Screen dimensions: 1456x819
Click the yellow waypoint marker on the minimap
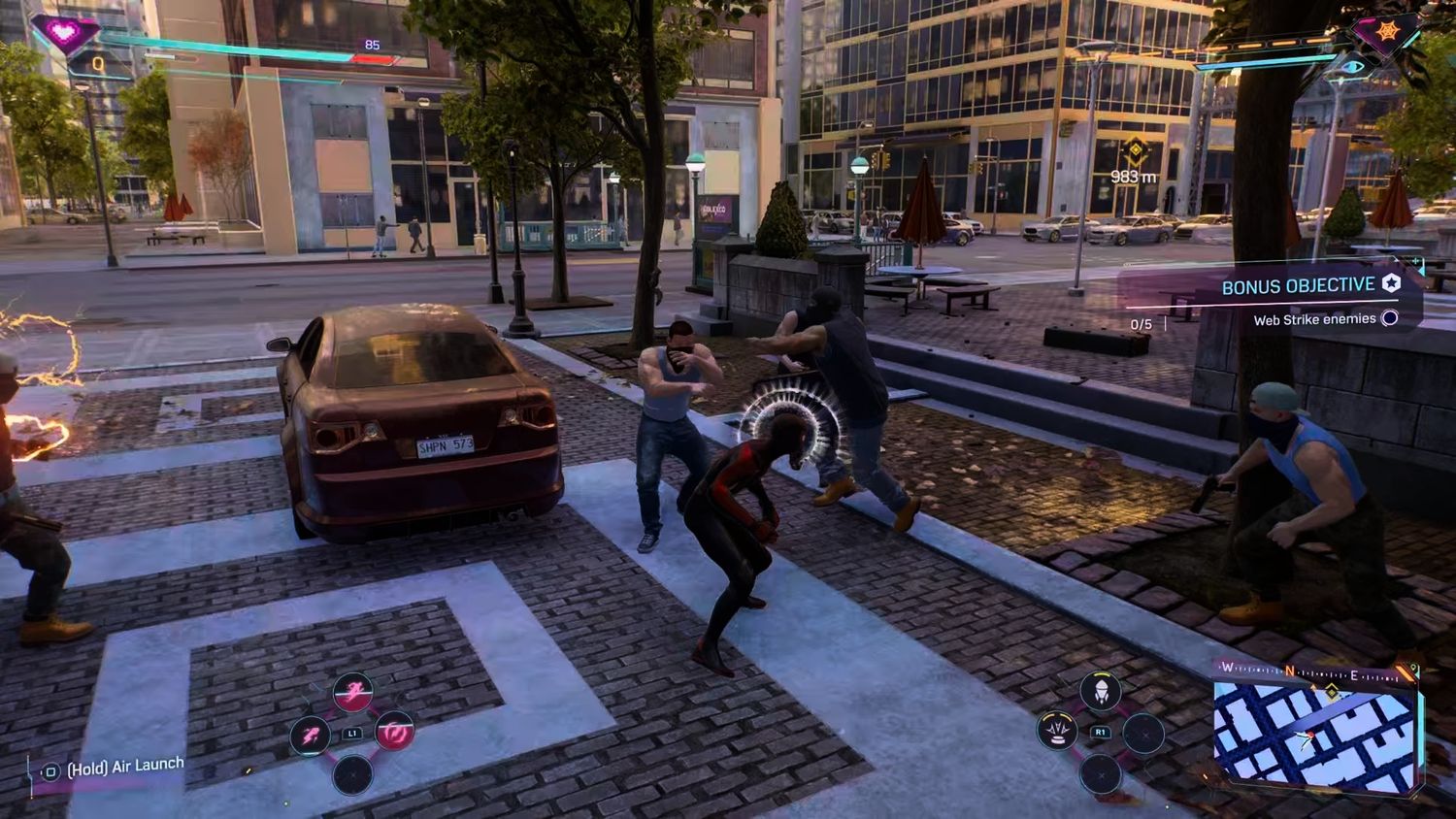[1332, 691]
